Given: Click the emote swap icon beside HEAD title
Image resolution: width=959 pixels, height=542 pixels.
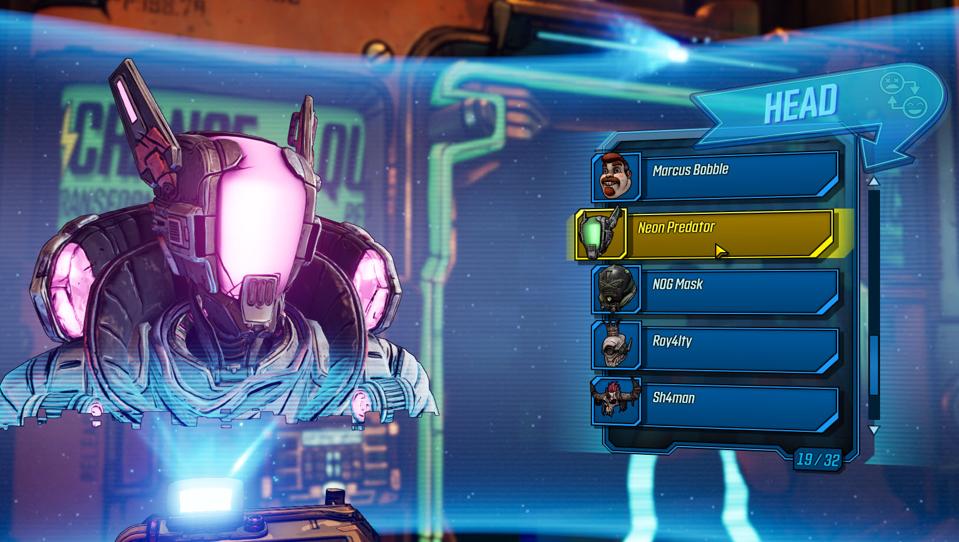Looking at the screenshot, I should (901, 100).
